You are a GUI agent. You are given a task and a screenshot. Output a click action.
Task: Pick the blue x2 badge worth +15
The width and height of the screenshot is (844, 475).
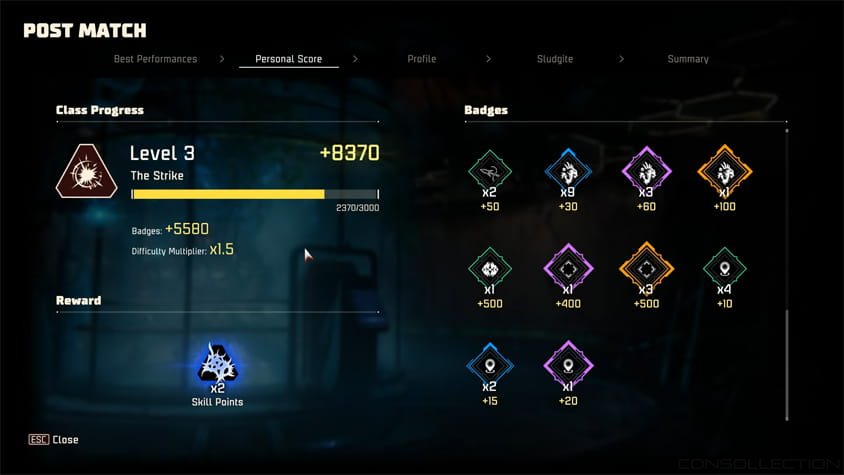[x=490, y=365]
